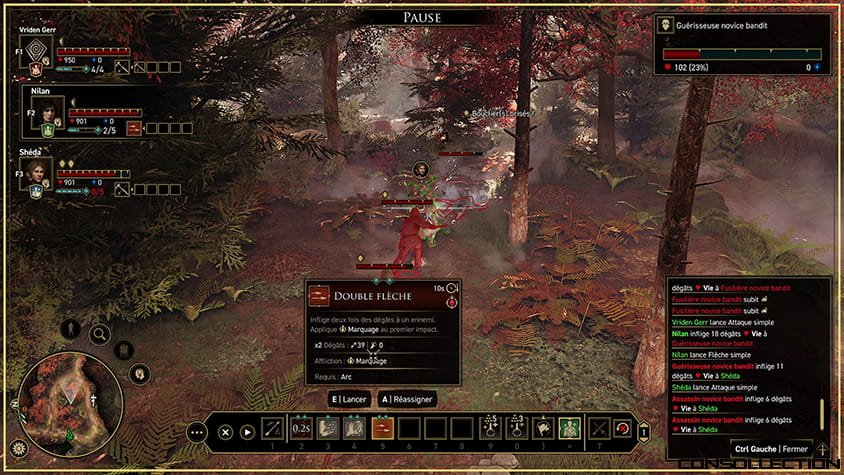Screen dimensions: 844x475
Task: Select the Double flèche skill in the hotbar
Action: click(381, 430)
